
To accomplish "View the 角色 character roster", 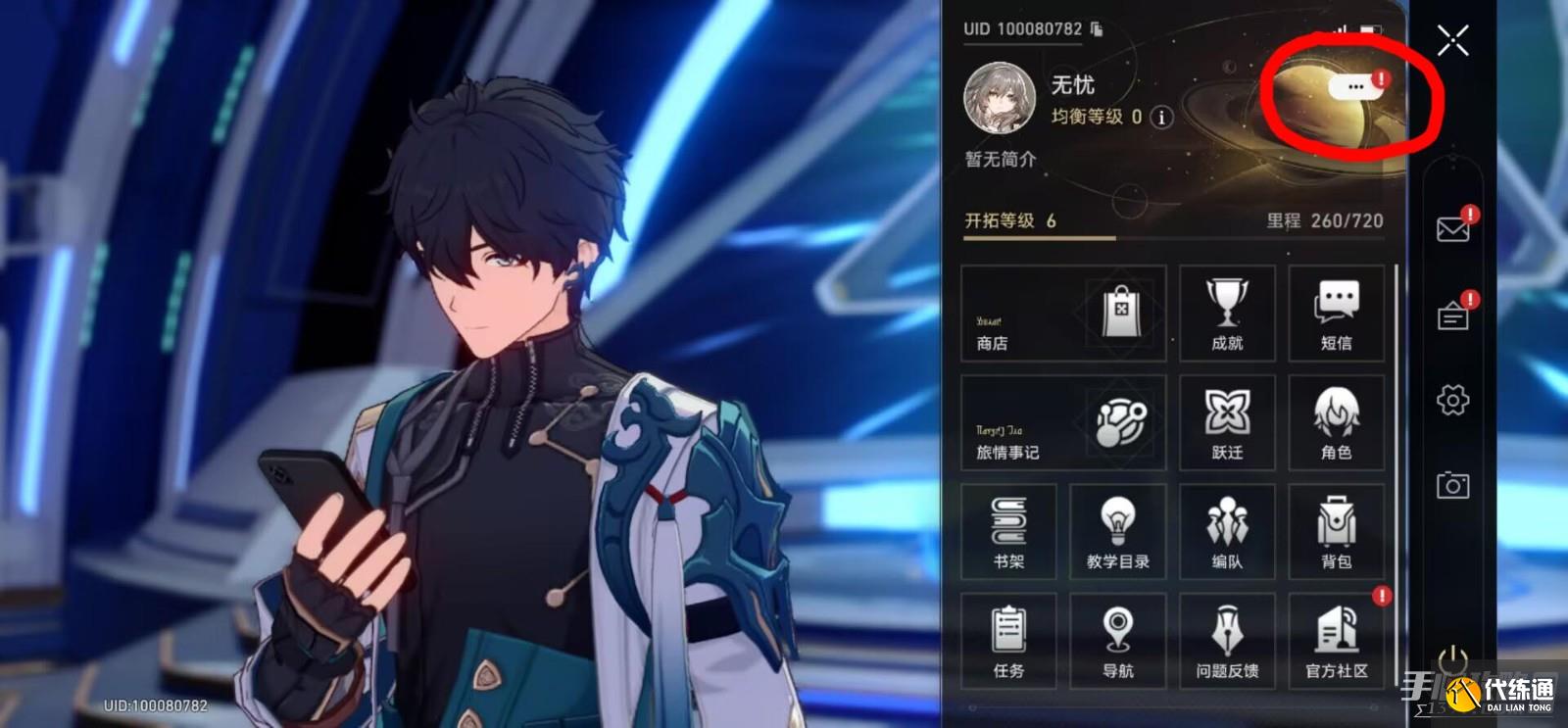I will tap(1337, 422).
